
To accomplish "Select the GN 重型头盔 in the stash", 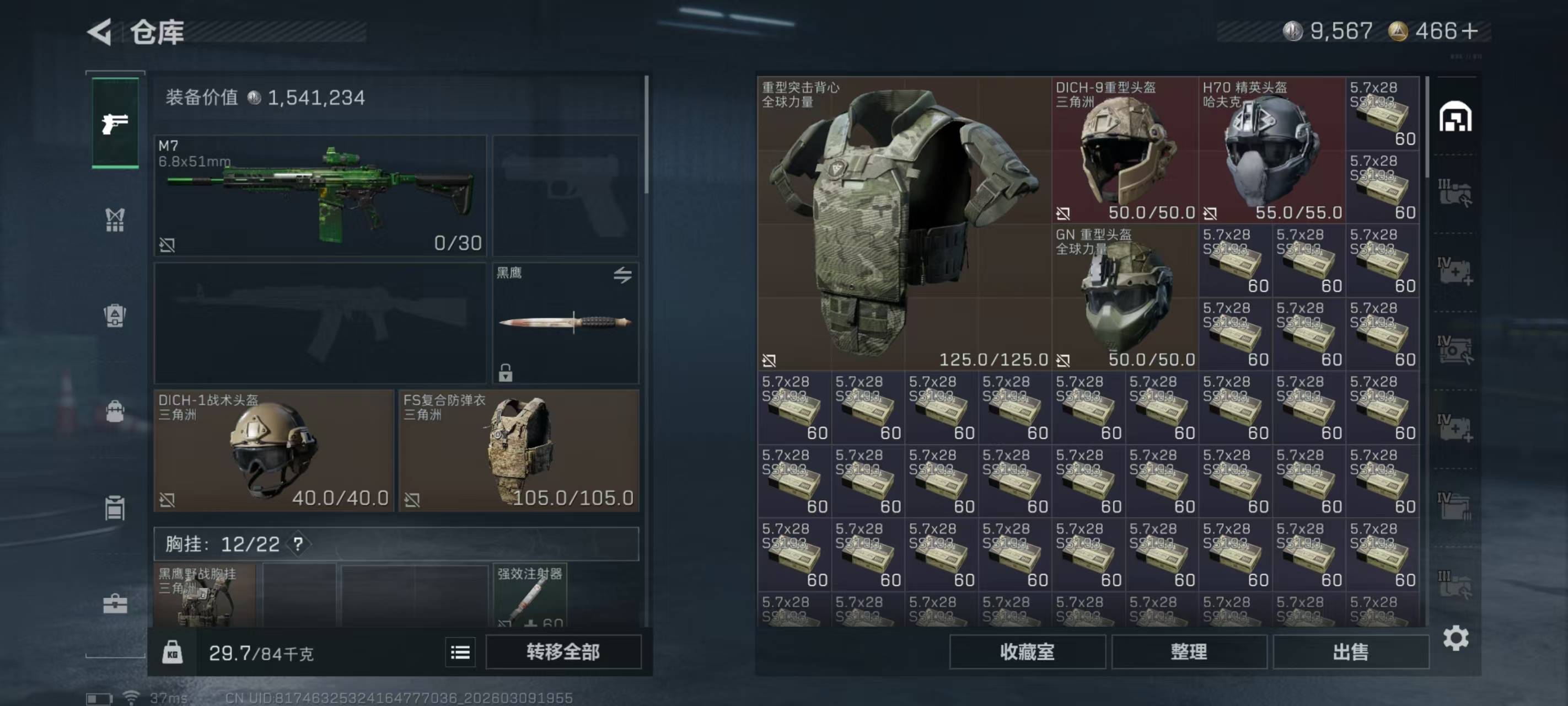I will (1125, 297).
